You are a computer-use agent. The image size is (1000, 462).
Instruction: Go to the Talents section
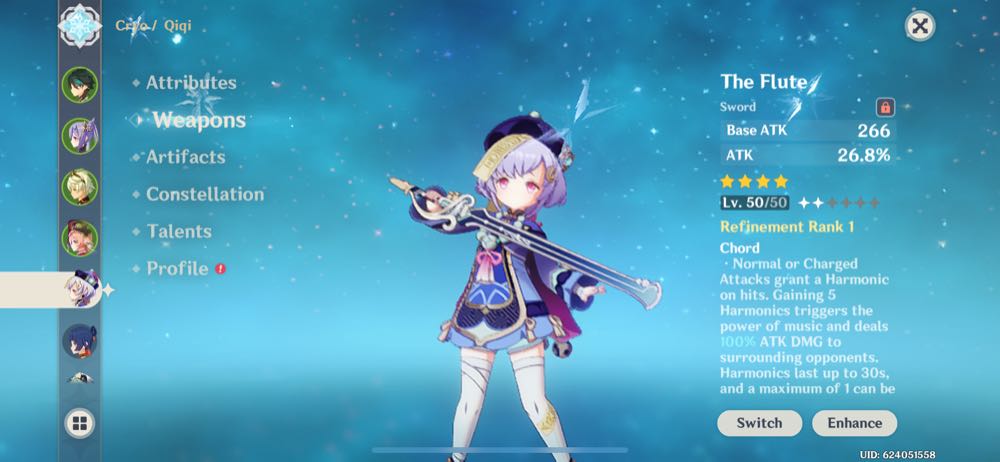point(179,231)
